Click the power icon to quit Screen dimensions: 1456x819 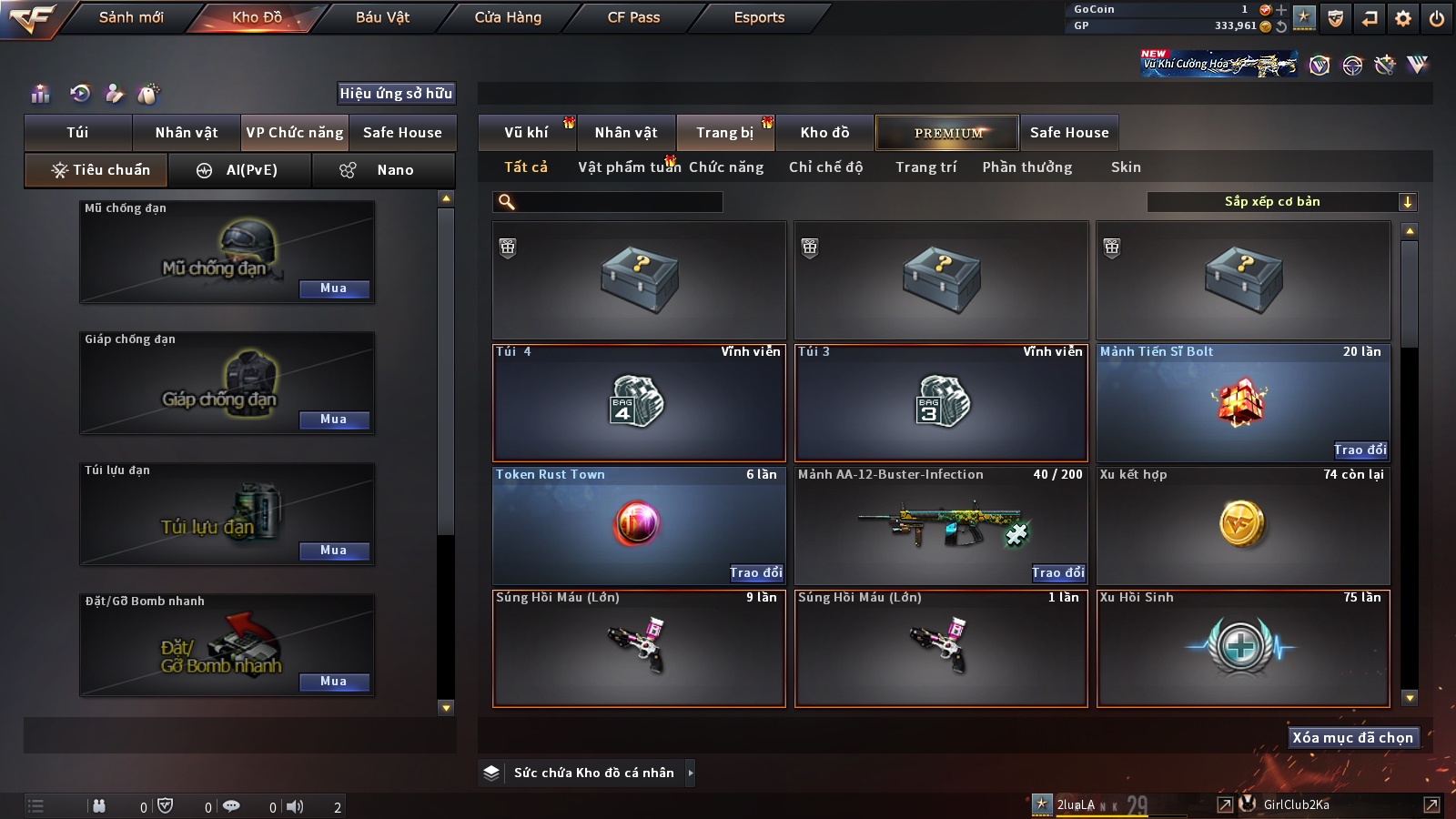coord(1437,18)
